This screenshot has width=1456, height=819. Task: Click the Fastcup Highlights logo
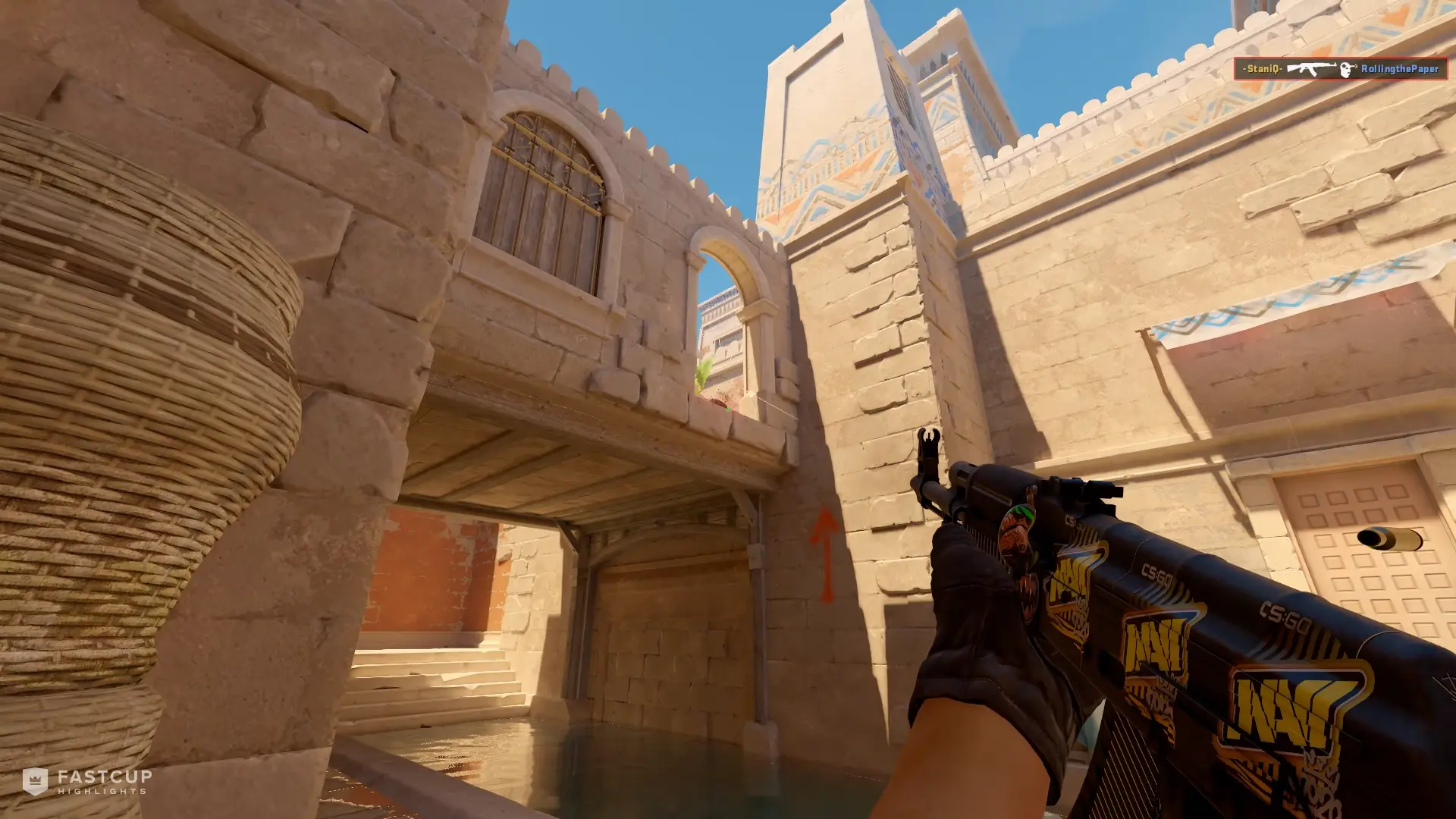point(87,781)
